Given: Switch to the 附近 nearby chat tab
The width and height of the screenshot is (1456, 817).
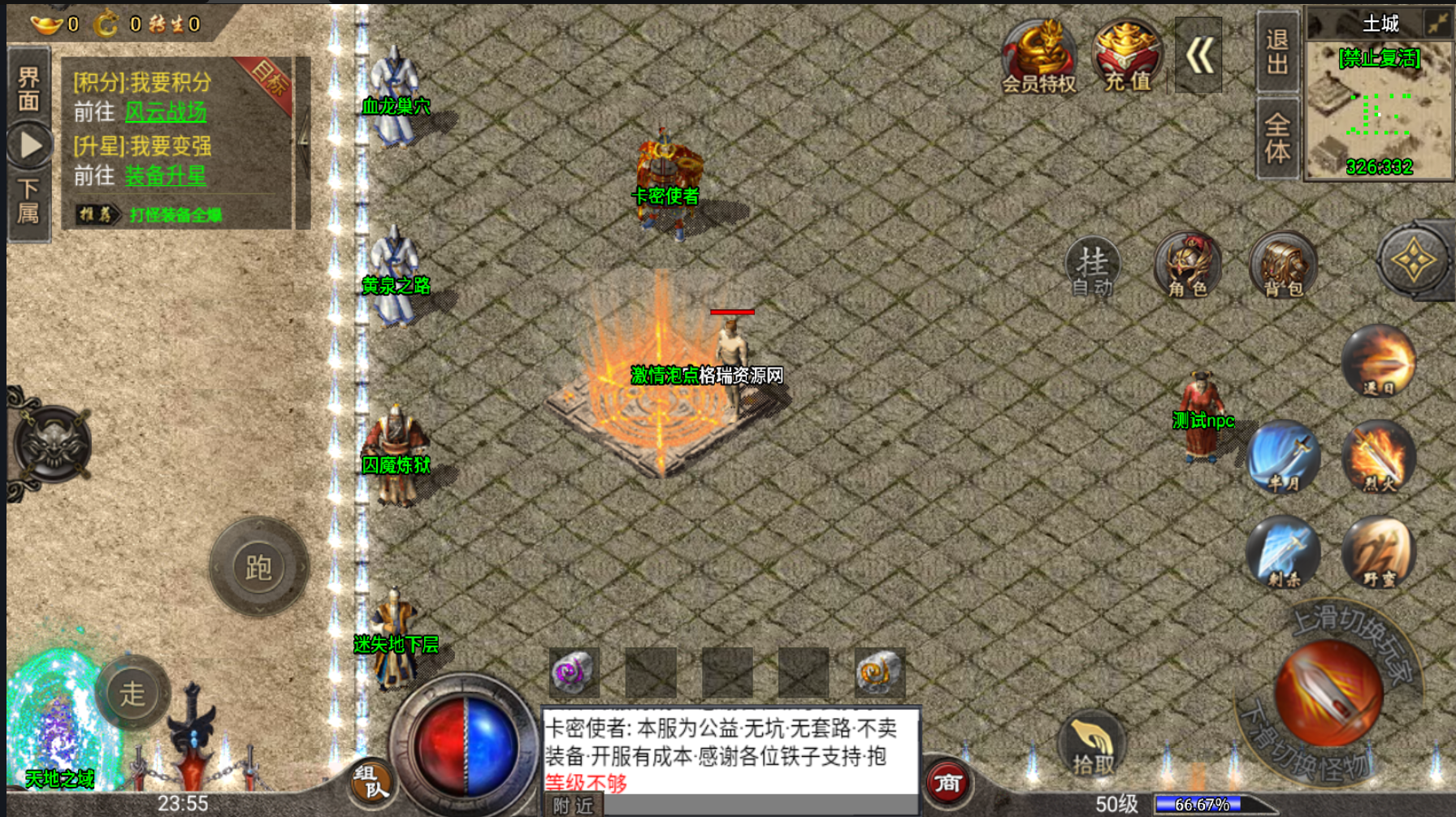Looking at the screenshot, I should point(571,803).
